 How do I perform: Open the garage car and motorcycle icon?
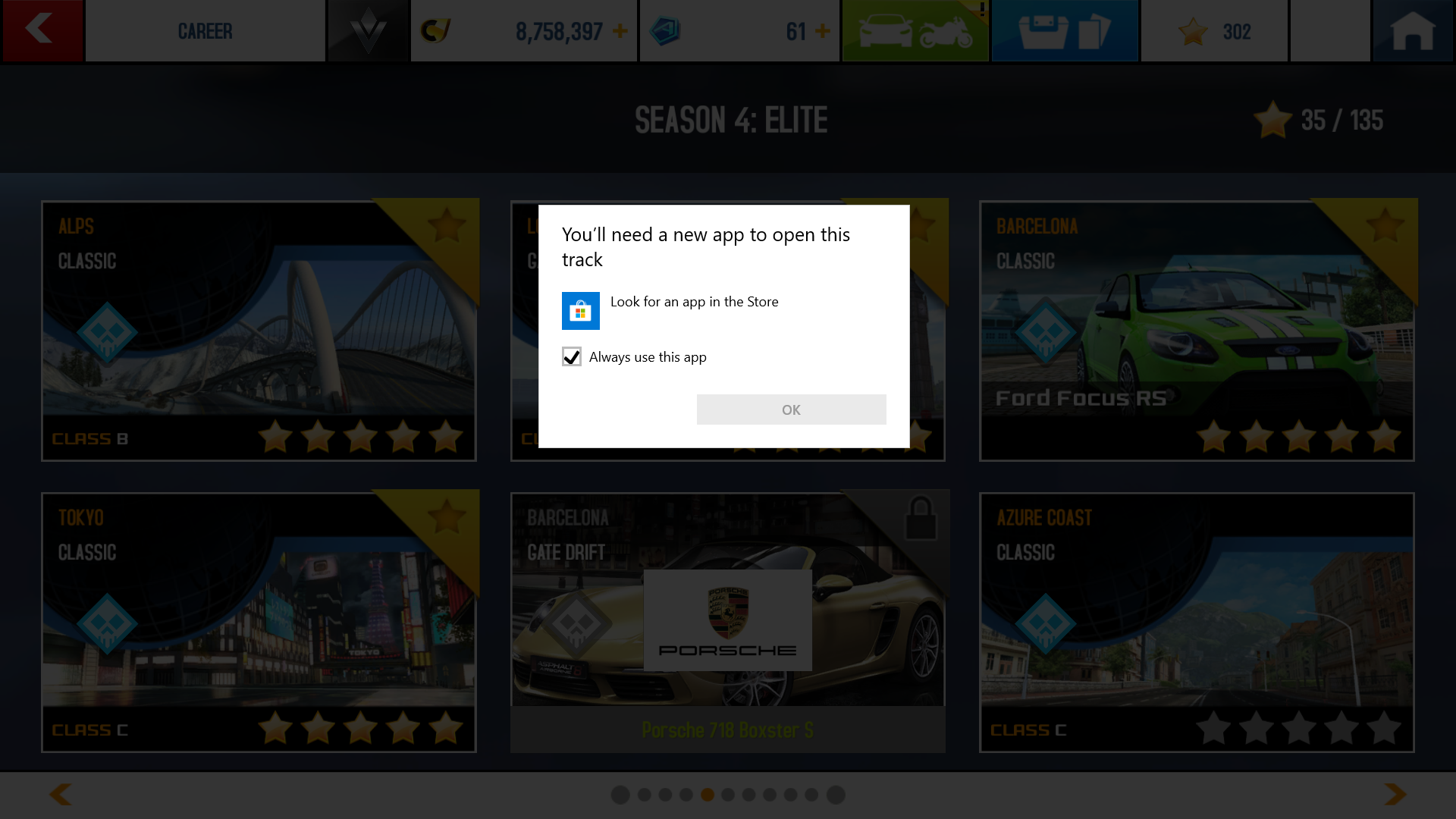coord(915,30)
